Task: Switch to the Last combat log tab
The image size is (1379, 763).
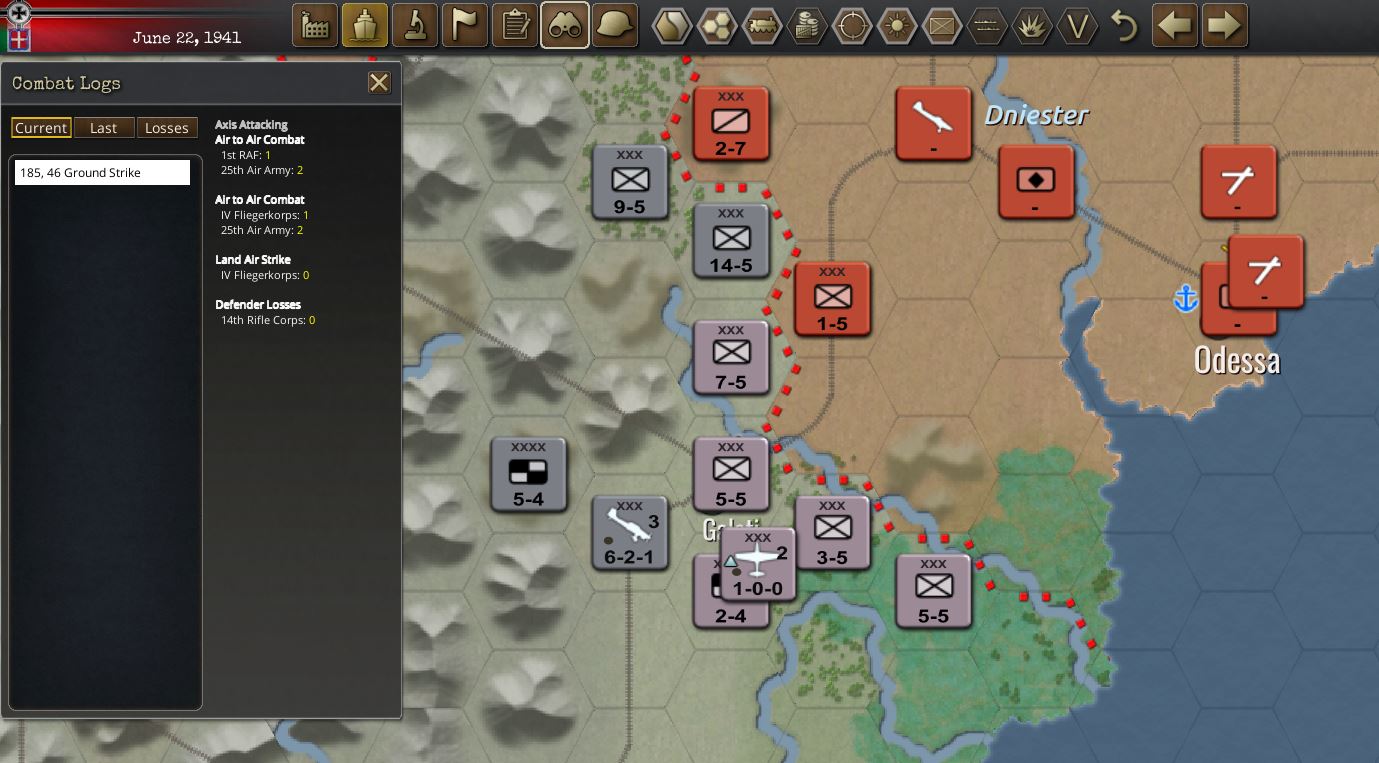Action: point(104,127)
